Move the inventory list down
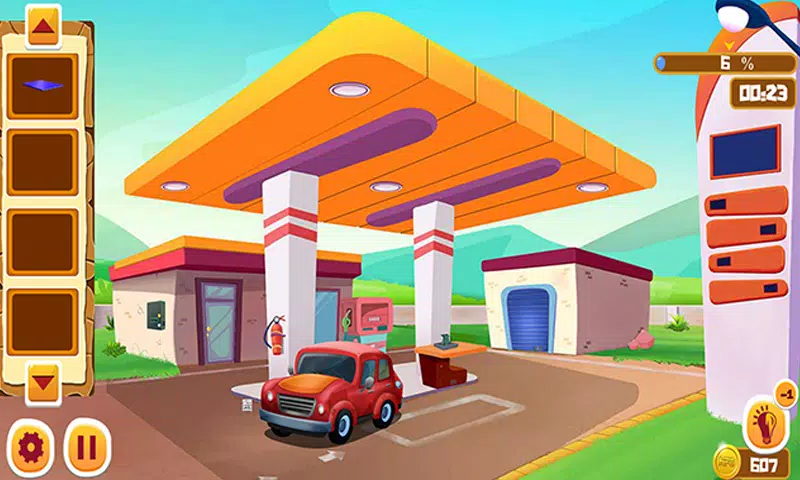The width and height of the screenshot is (800, 480). (43, 380)
